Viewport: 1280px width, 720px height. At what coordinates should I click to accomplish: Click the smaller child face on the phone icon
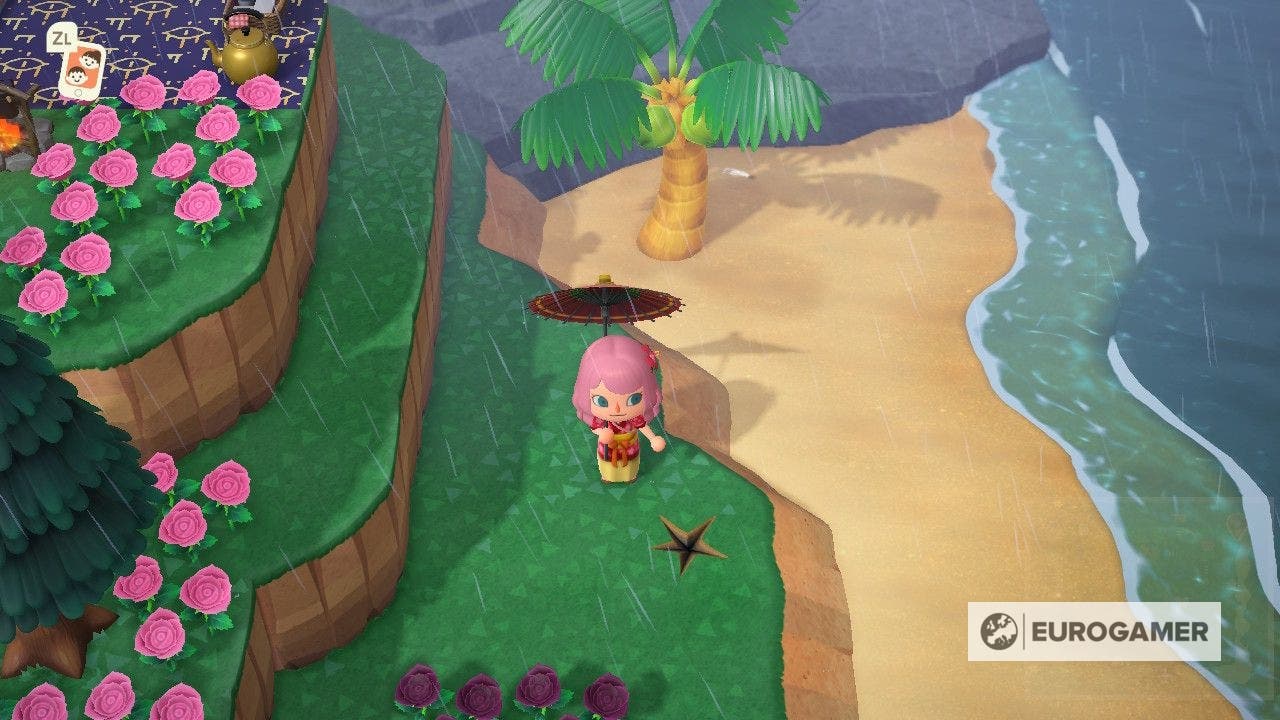pyautogui.click(x=77, y=75)
